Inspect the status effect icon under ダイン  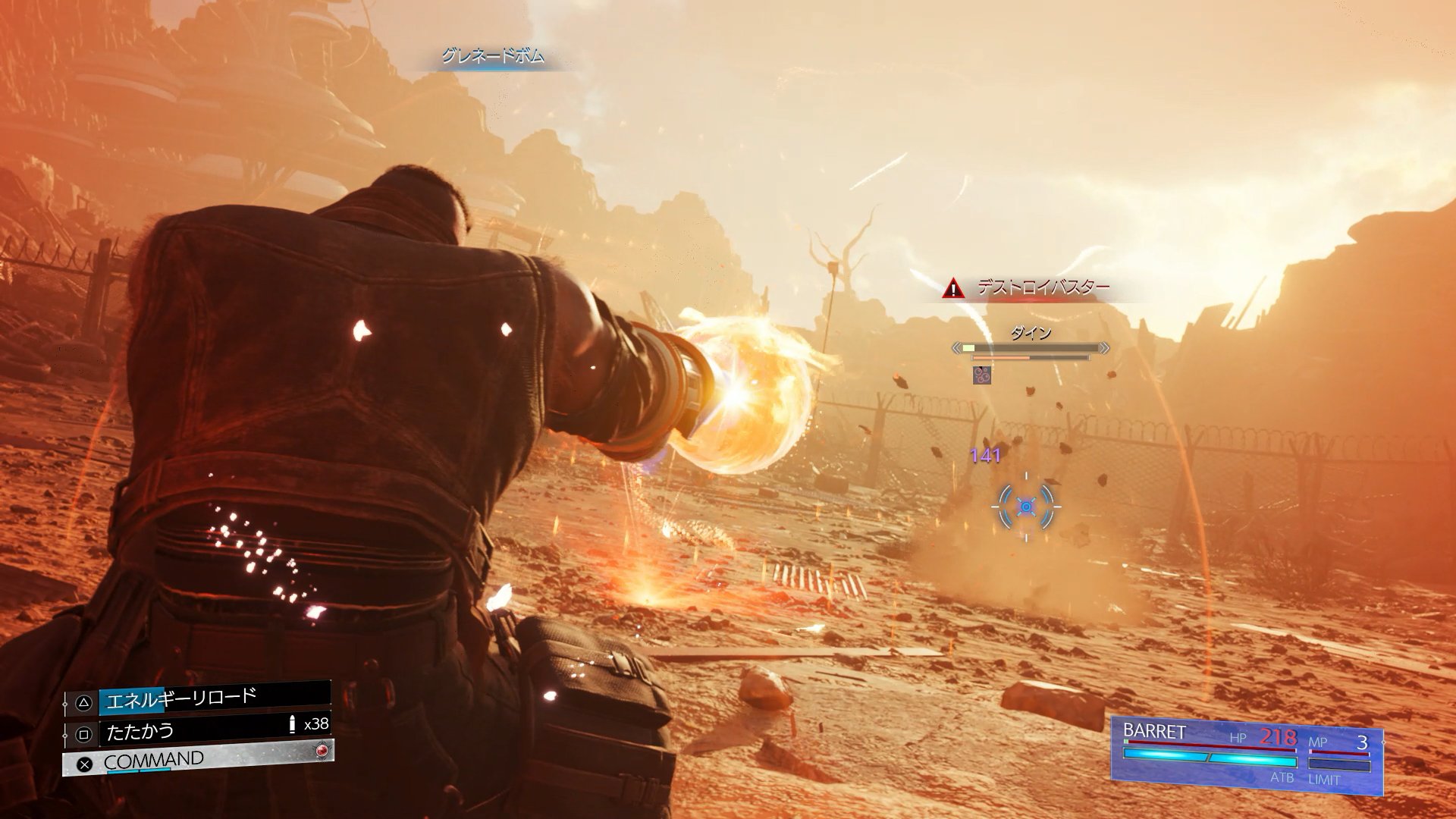coord(982,375)
